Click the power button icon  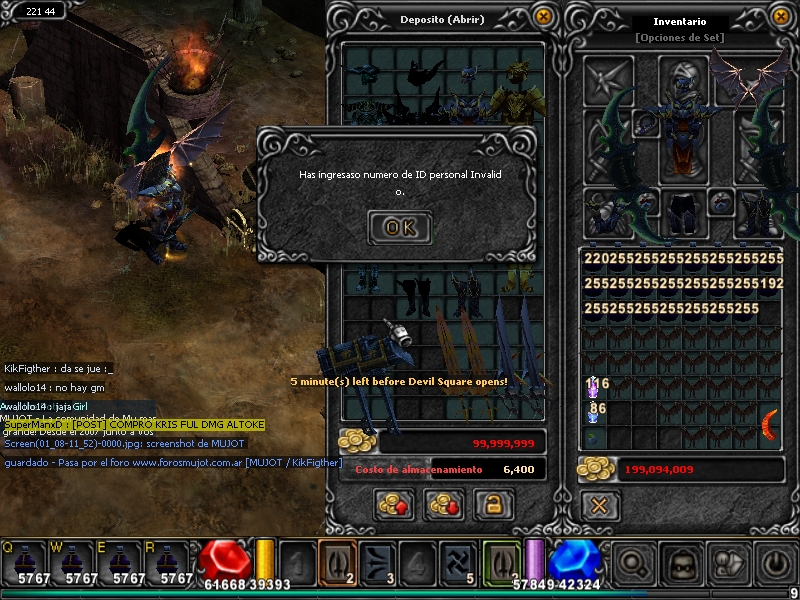pos(775,562)
